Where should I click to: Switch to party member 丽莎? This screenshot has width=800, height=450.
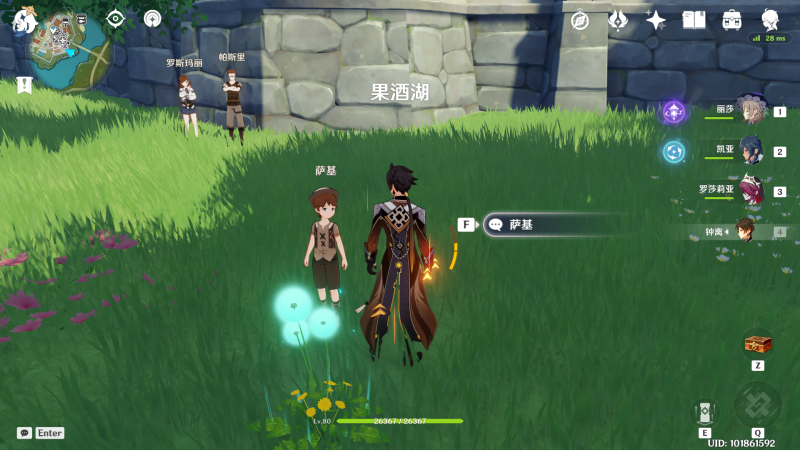(x=750, y=112)
